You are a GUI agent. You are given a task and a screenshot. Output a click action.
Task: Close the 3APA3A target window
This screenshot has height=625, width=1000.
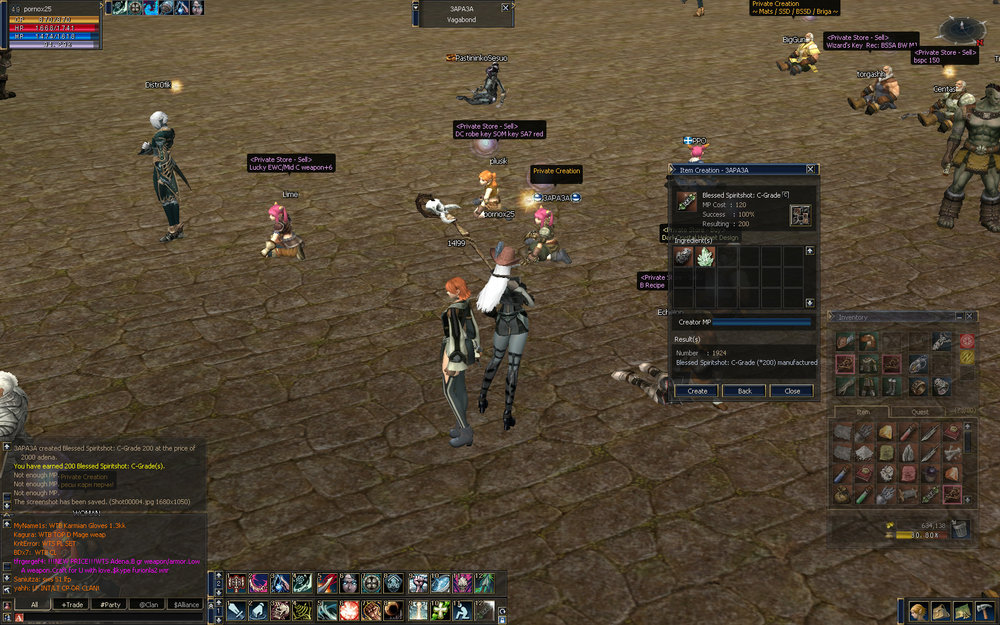[x=505, y=7]
